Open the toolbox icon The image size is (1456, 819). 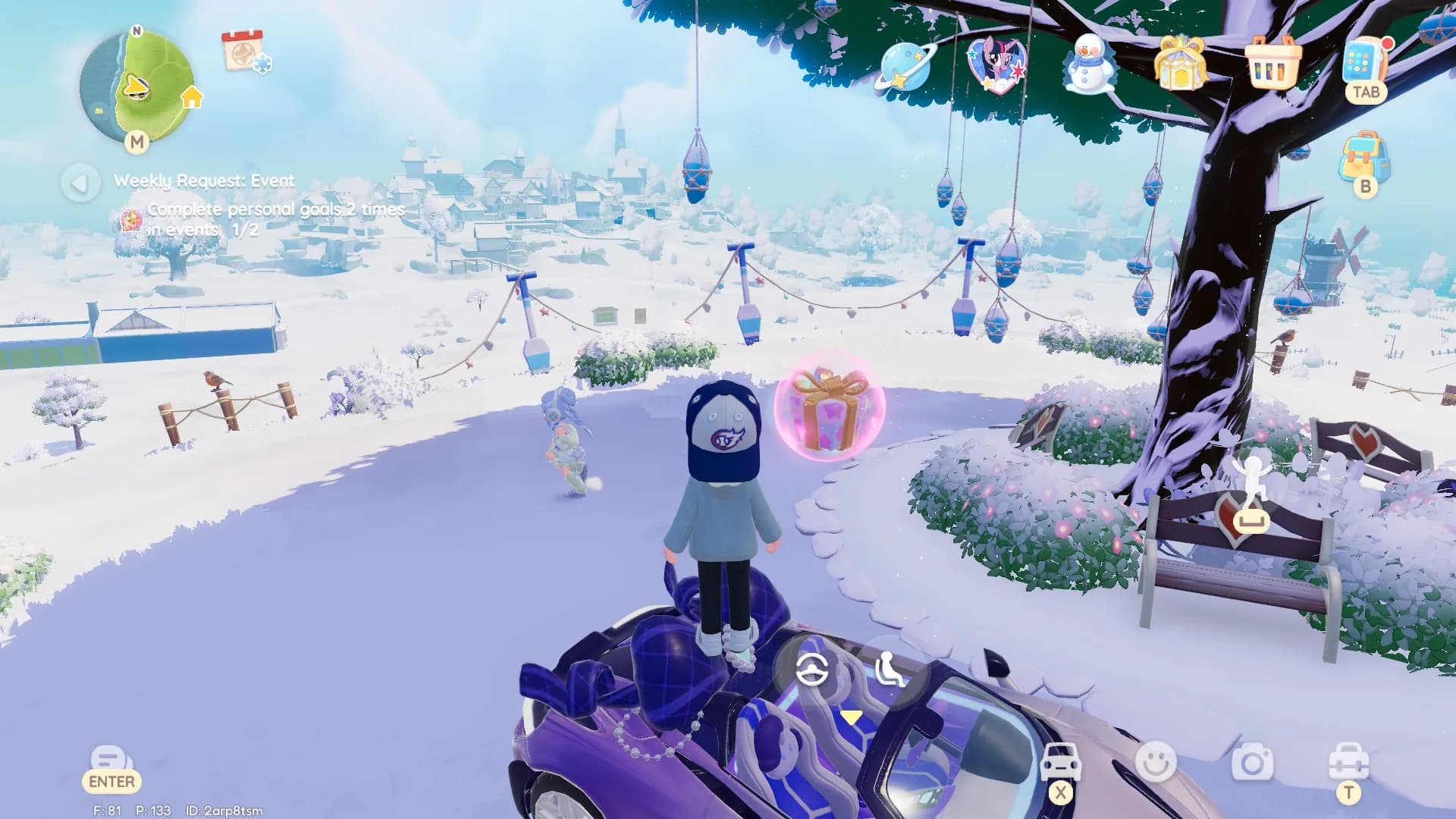(1348, 761)
